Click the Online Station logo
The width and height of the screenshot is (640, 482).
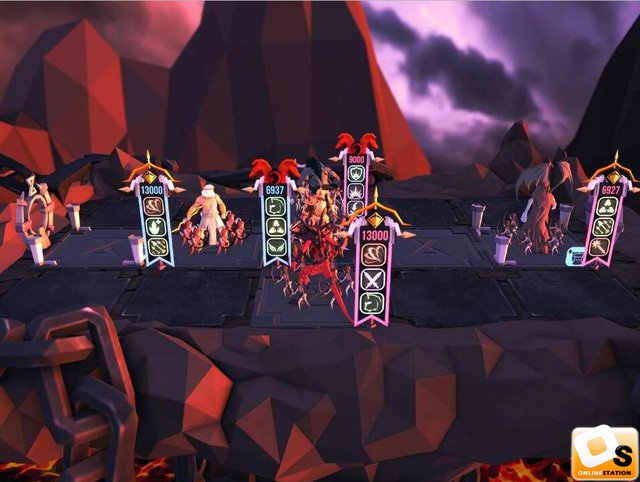point(604,453)
